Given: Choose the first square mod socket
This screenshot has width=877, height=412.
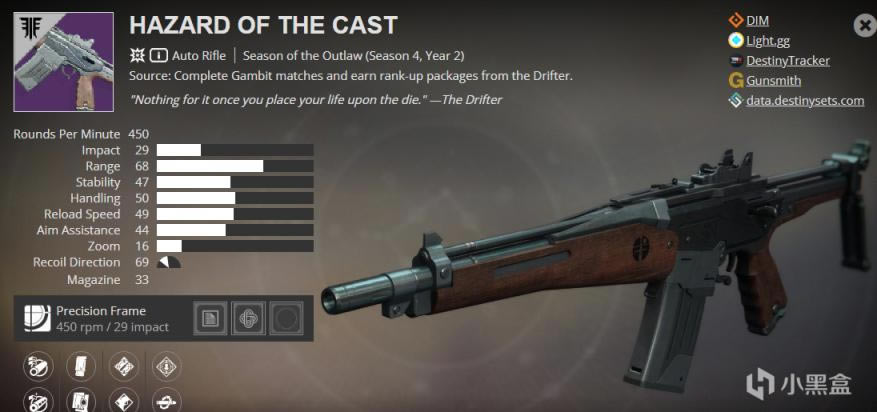Looking at the screenshot, I should click(x=209, y=318).
